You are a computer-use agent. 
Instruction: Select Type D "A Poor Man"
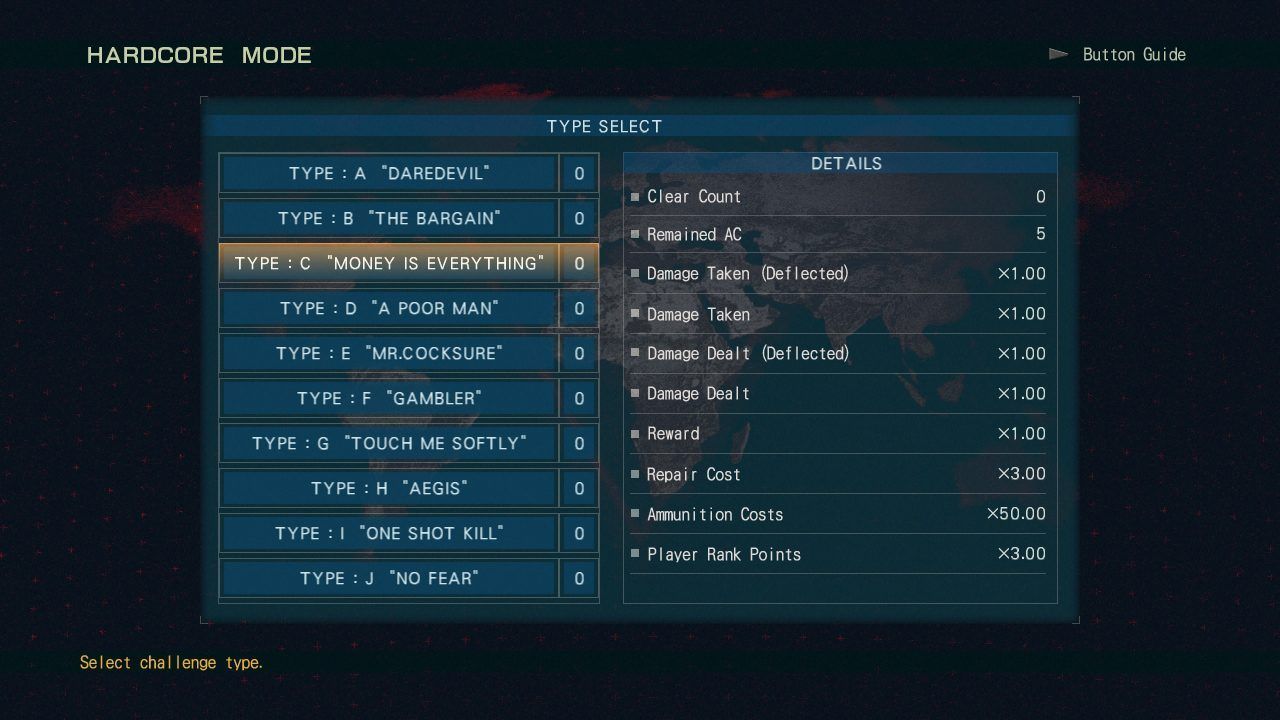click(389, 308)
